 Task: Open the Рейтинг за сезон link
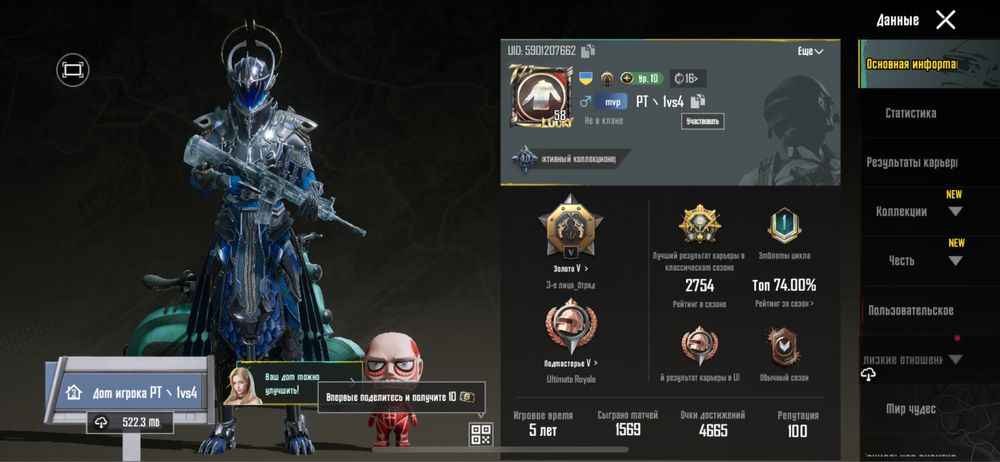(x=783, y=303)
